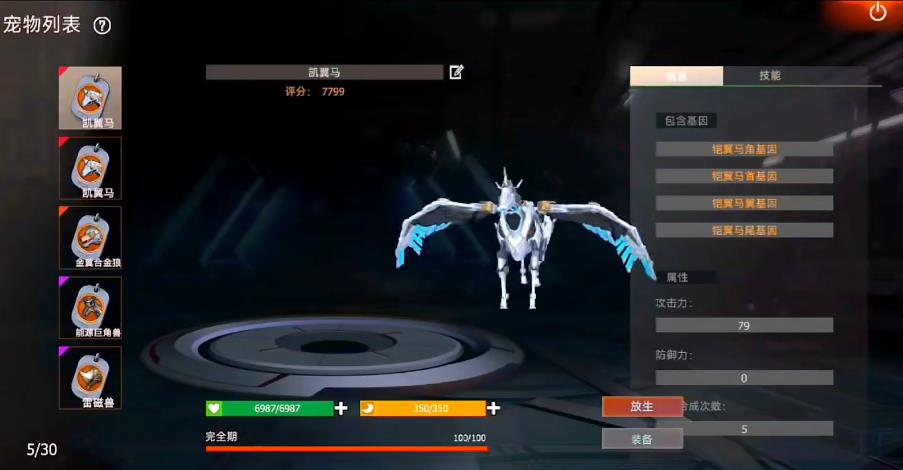Select the 铠翼马尾基因 gene entry
This screenshot has width=903, height=470.
coord(744,230)
